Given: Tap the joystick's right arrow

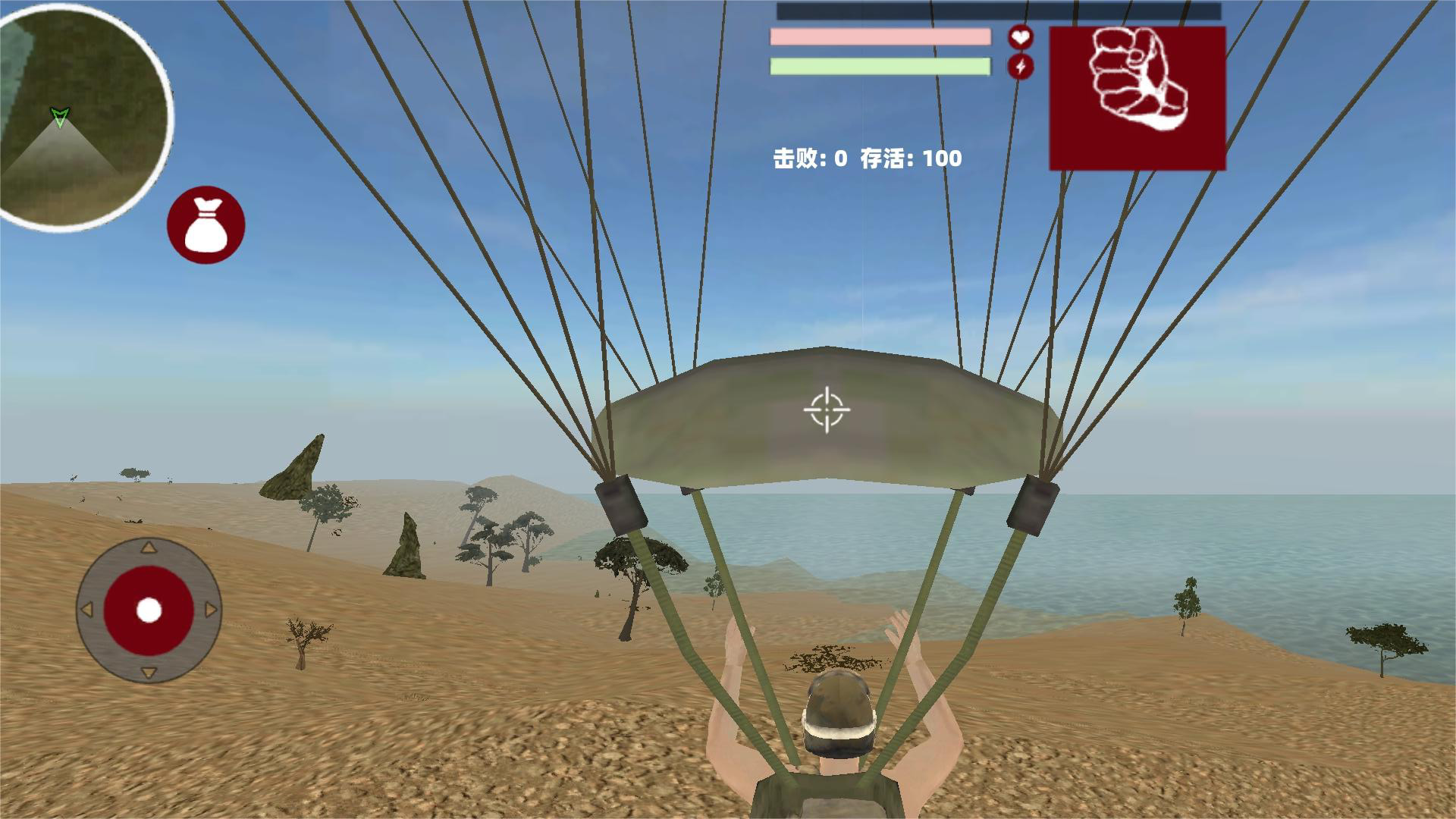Looking at the screenshot, I should click(211, 610).
